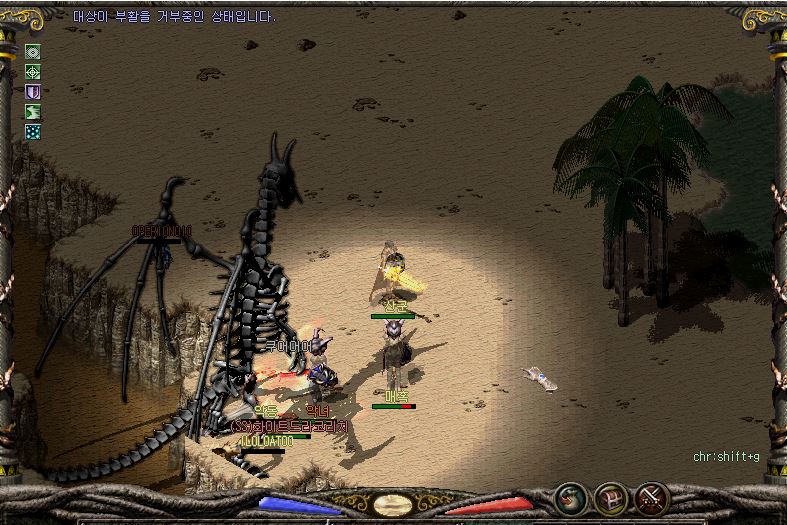This screenshot has height=525, width=787.
Task: Select the green running figure buff icon
Action: (33, 112)
